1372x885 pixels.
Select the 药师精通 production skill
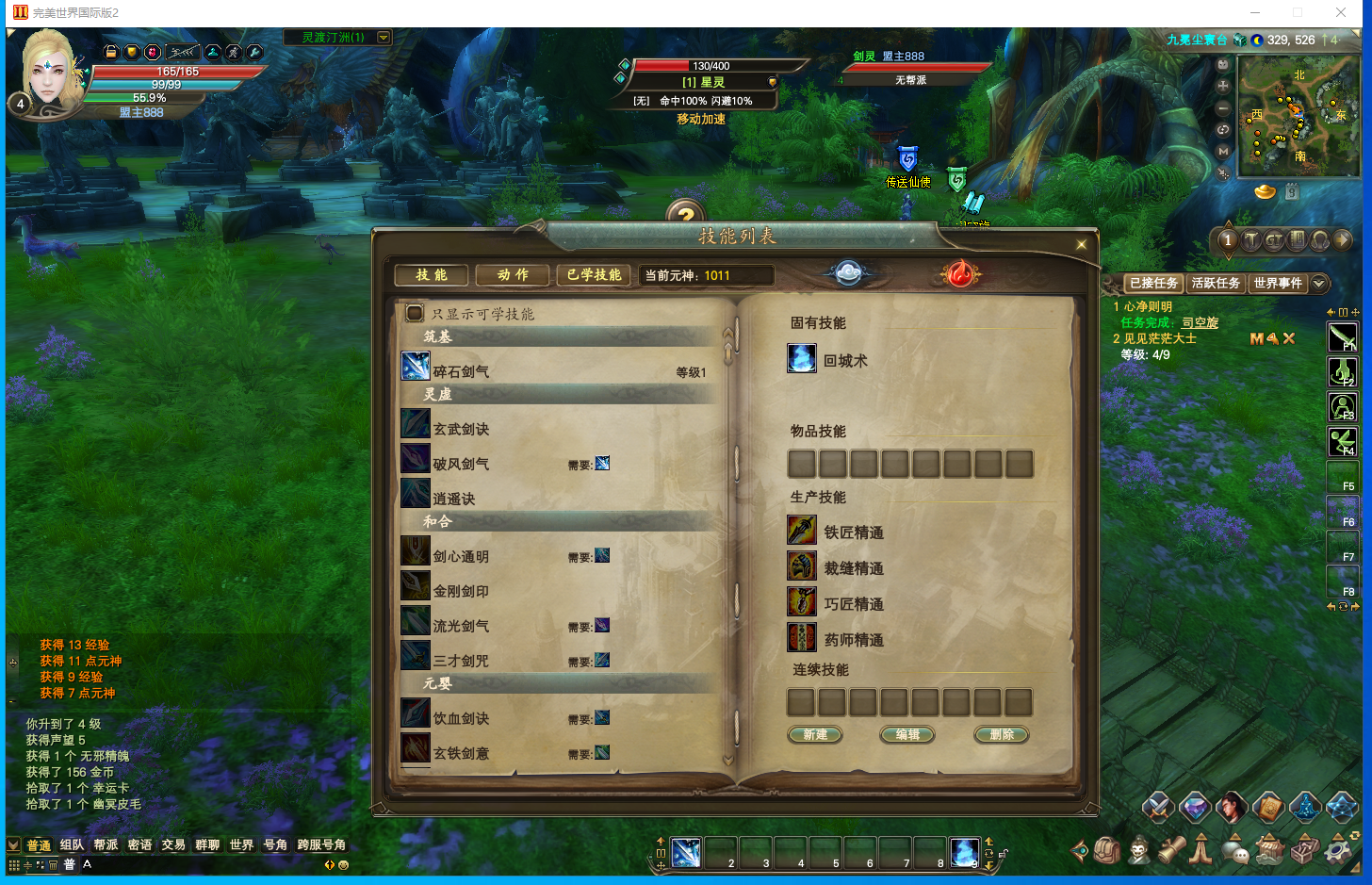click(x=854, y=640)
